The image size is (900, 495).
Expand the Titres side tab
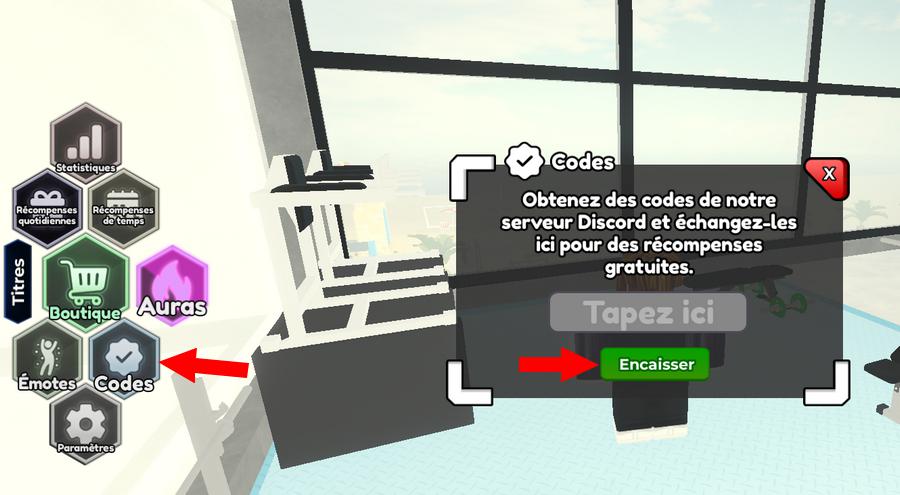(x=17, y=281)
